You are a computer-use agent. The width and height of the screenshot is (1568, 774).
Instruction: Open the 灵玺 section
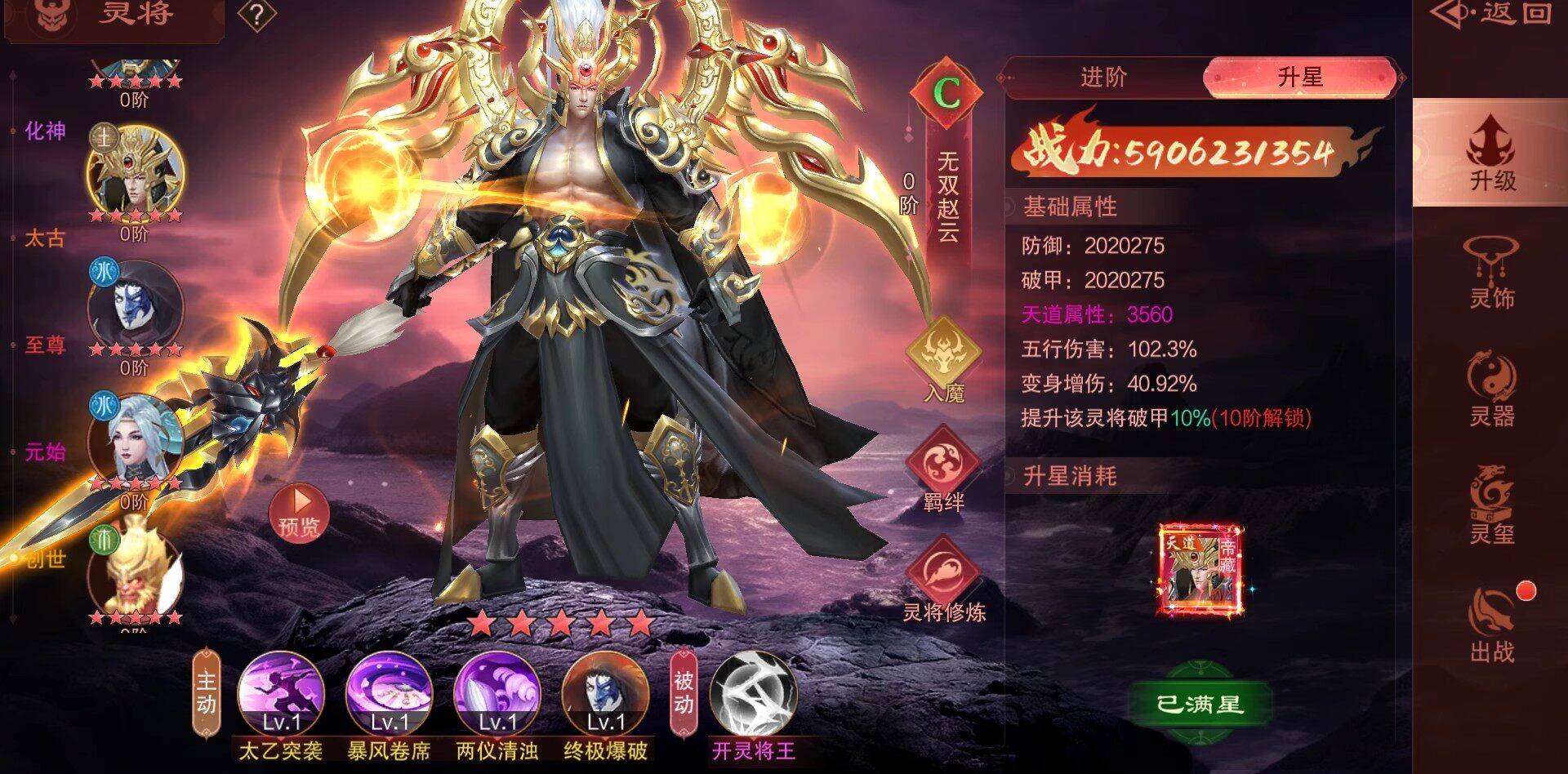coord(1491,506)
